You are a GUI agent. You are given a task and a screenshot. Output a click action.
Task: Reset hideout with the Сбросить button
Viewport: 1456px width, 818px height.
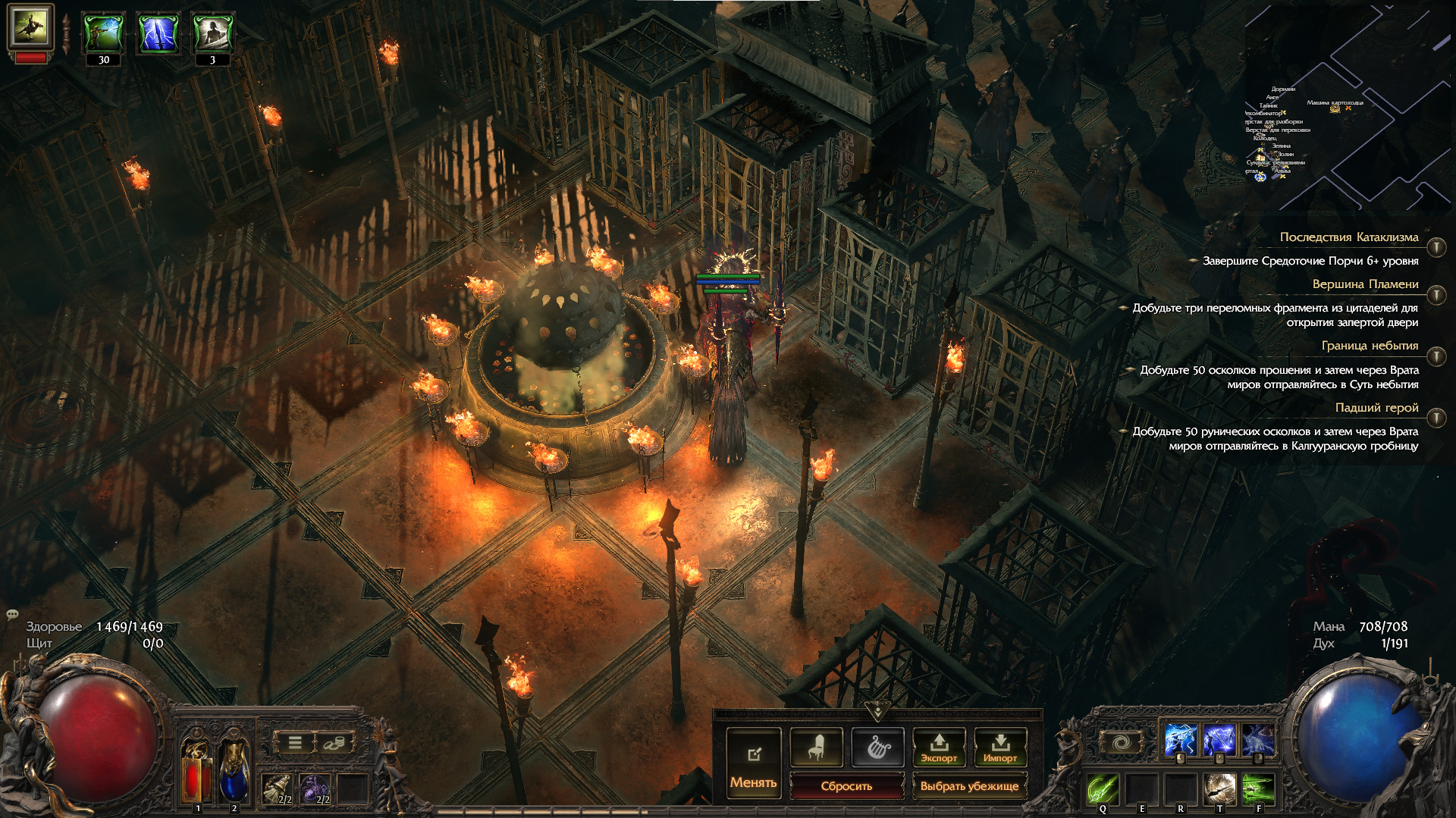click(846, 786)
